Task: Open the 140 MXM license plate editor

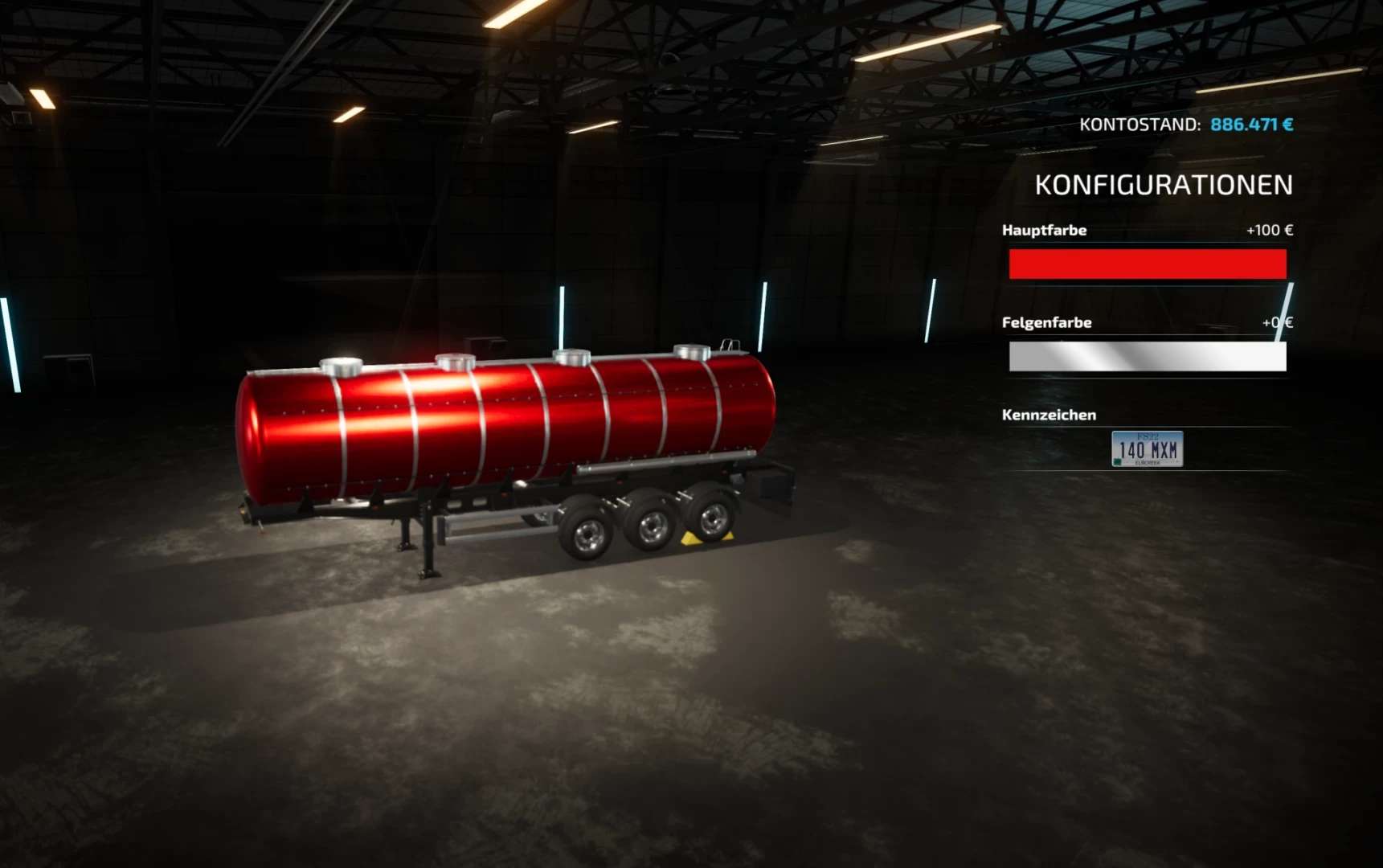Action: 1147,449
